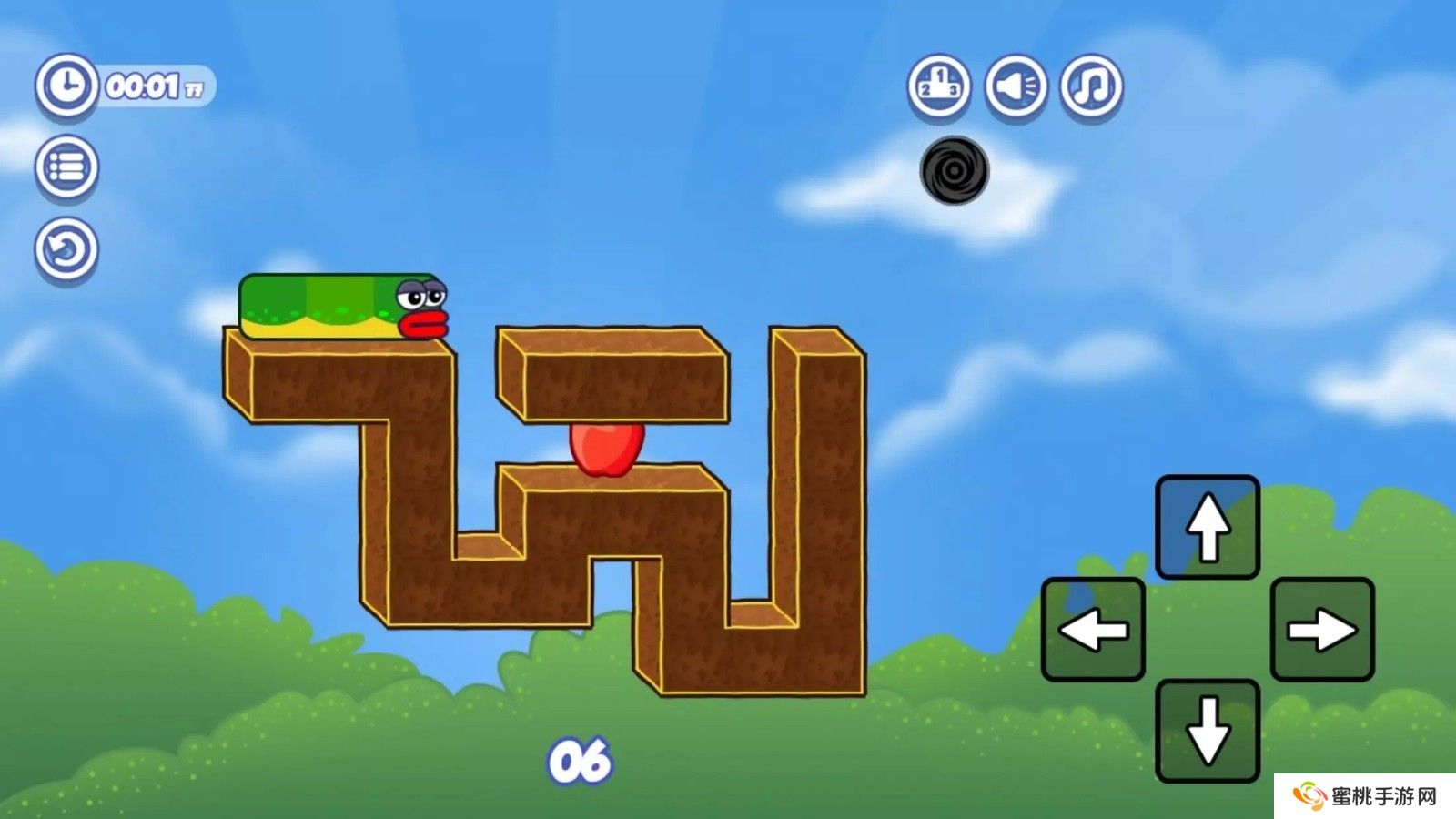The height and width of the screenshot is (819, 1456).
Task: Tap the down arrow direction button
Action: pyautogui.click(x=1208, y=731)
